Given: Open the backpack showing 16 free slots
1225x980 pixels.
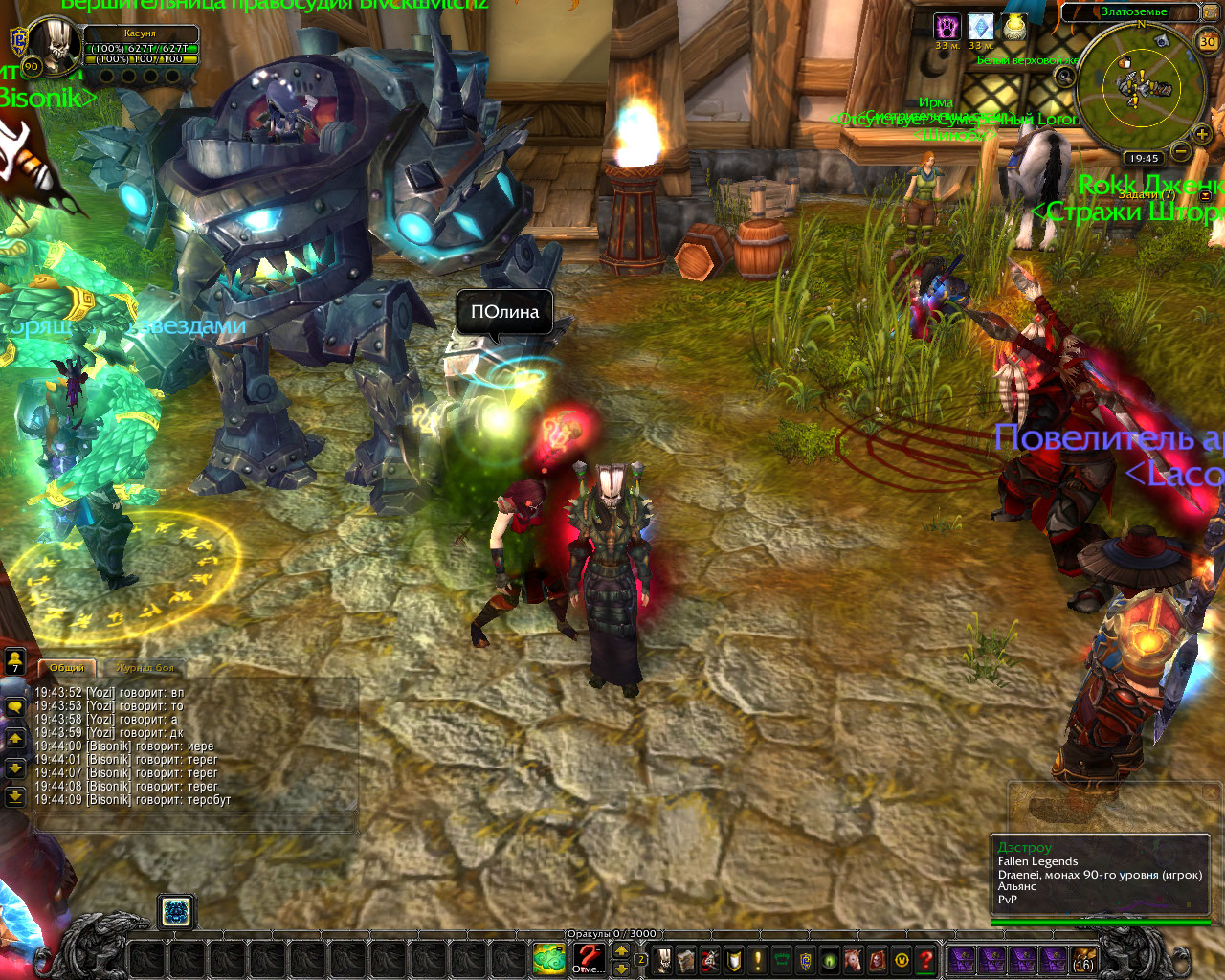Looking at the screenshot, I should pyautogui.click(x=1082, y=959).
